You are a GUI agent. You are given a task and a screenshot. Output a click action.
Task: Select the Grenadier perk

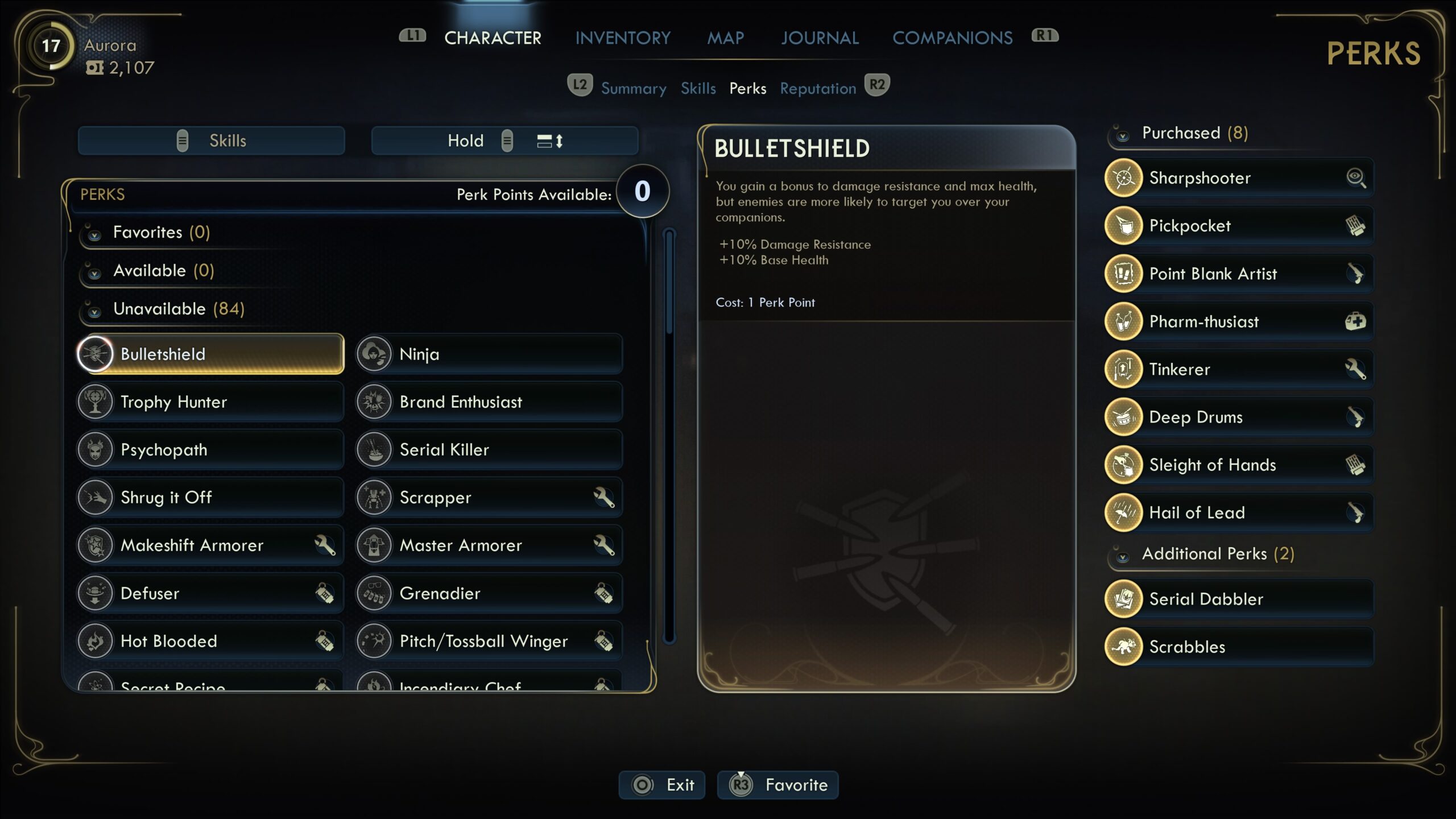pos(489,593)
